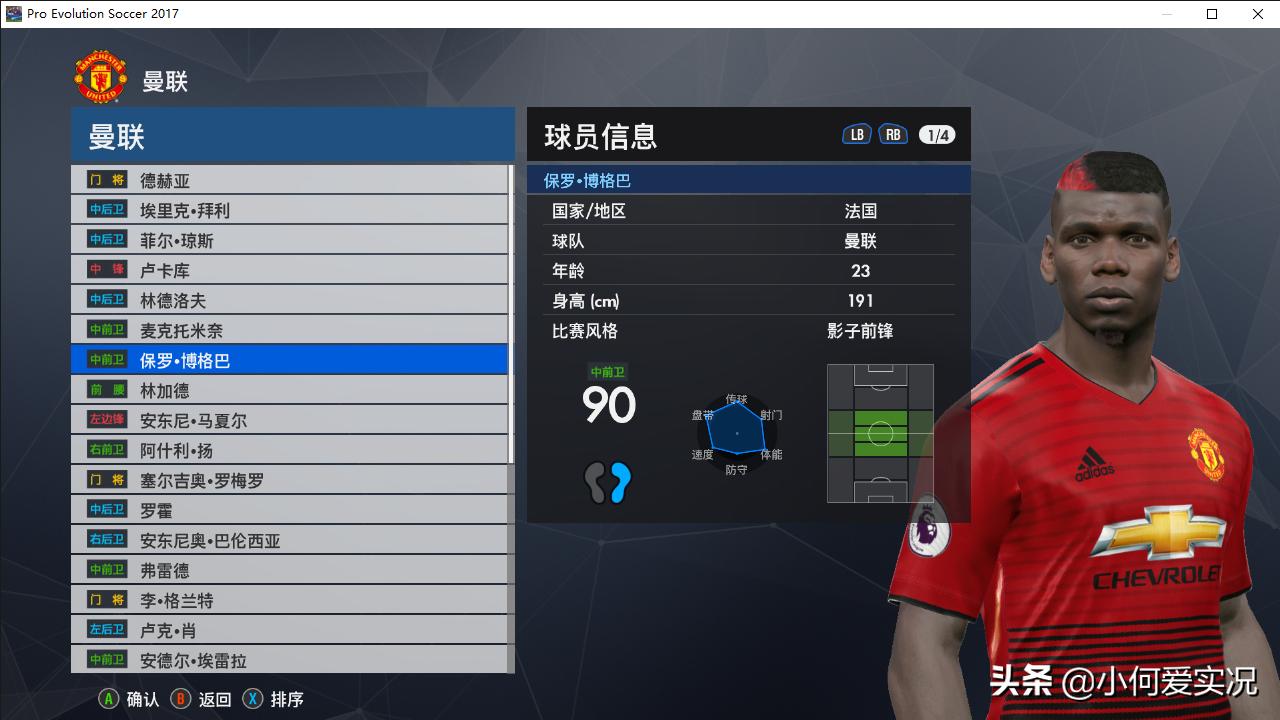Click the Manchester United club crest

pyautogui.click(x=101, y=74)
